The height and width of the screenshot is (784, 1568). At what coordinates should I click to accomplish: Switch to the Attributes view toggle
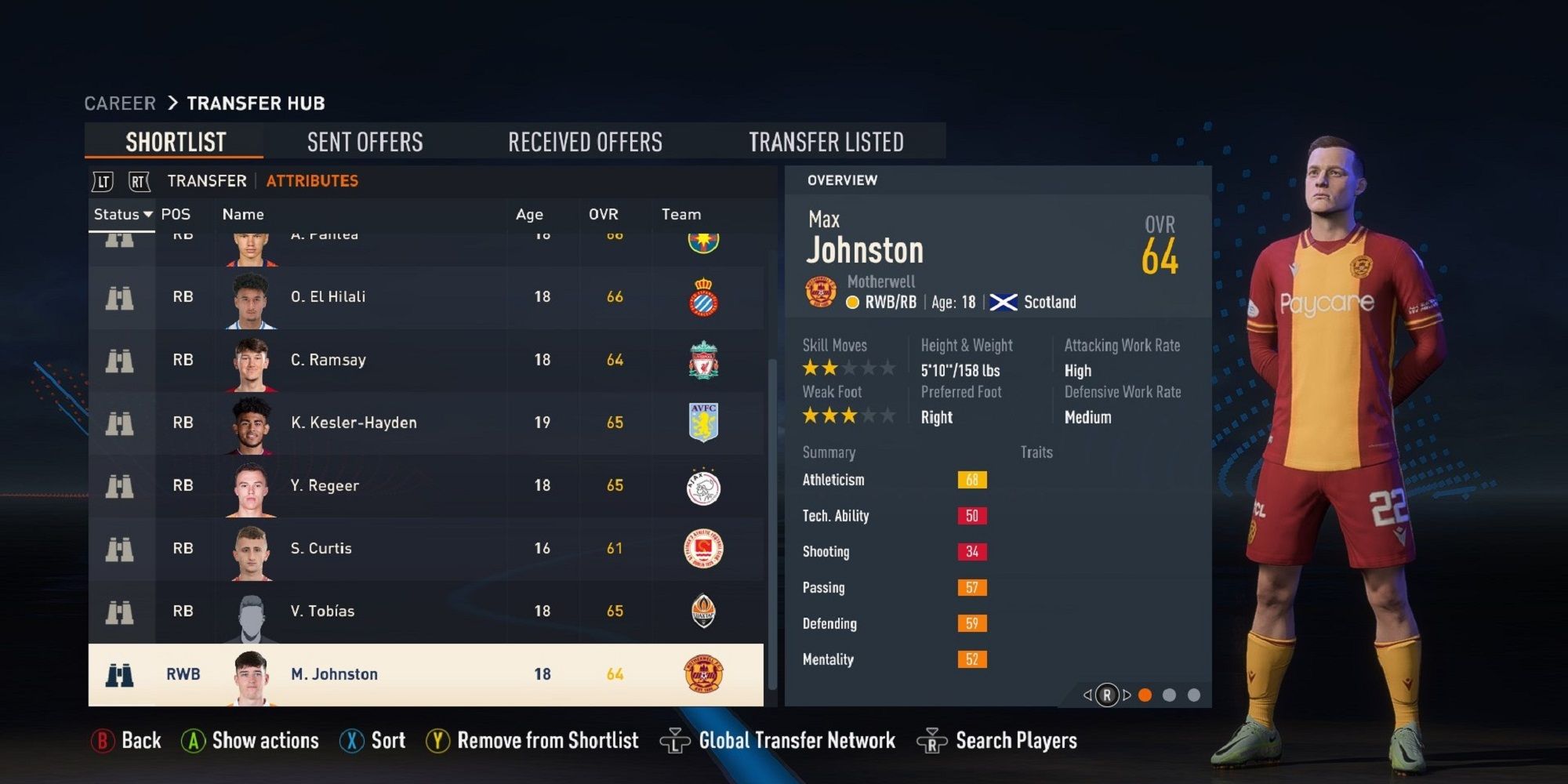point(312,180)
